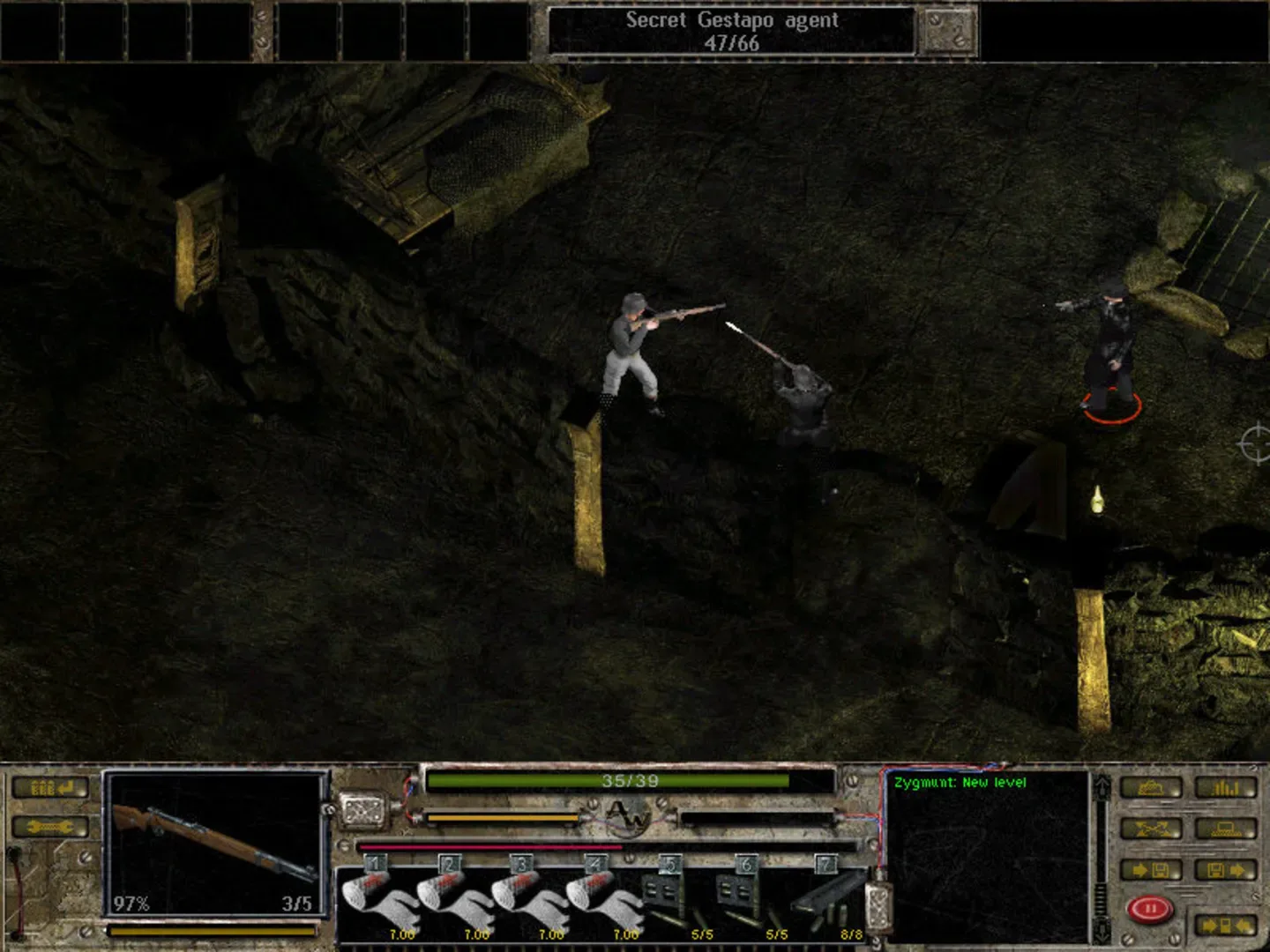
Task: Click the wrench repair icon
Action: [49, 827]
